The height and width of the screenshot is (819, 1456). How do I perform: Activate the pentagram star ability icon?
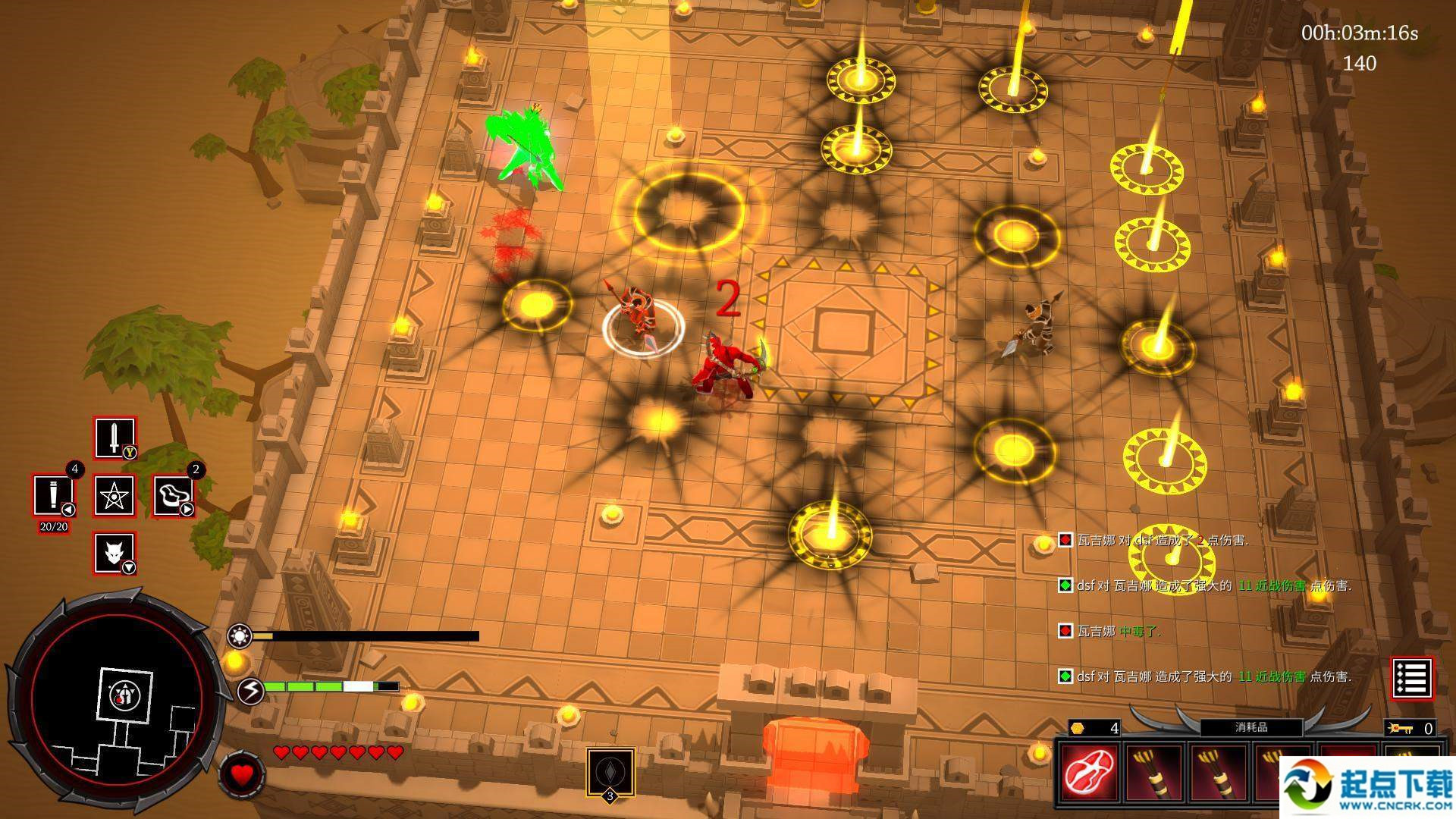pos(115,496)
